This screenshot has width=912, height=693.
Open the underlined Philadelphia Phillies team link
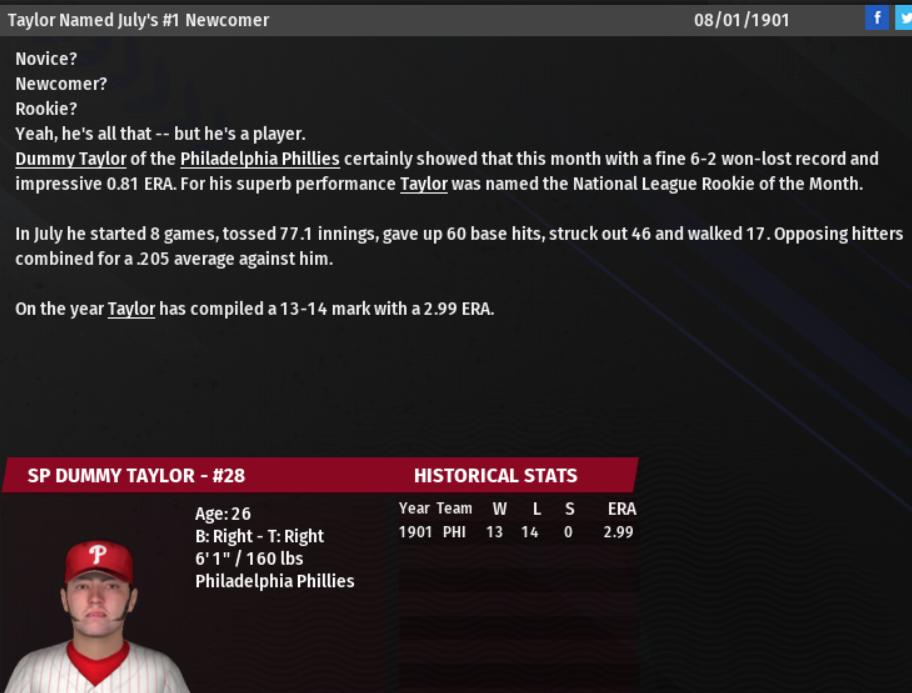pyautogui.click(x=260, y=159)
